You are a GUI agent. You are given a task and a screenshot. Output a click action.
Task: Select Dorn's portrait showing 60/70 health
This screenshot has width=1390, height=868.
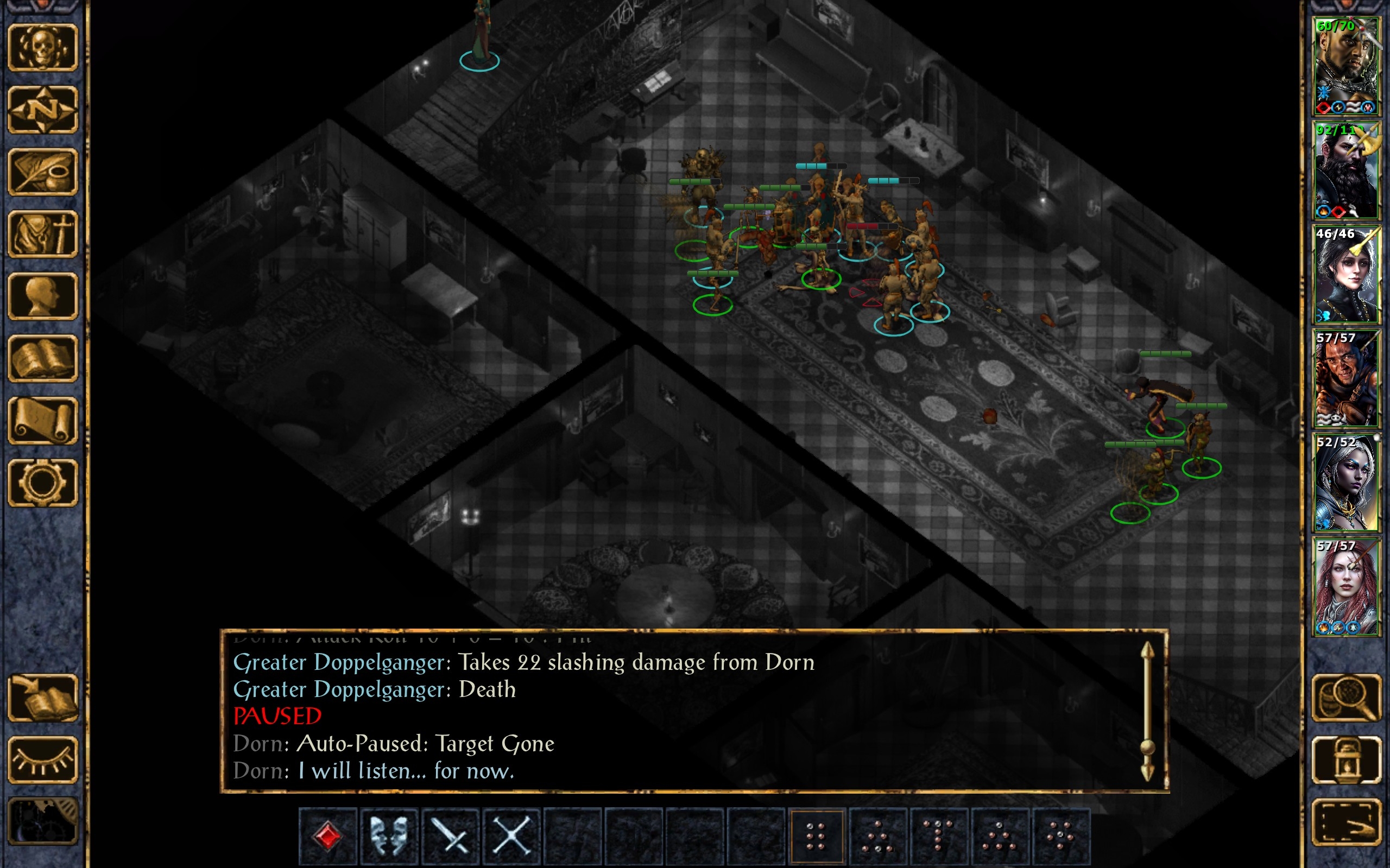[1346, 66]
